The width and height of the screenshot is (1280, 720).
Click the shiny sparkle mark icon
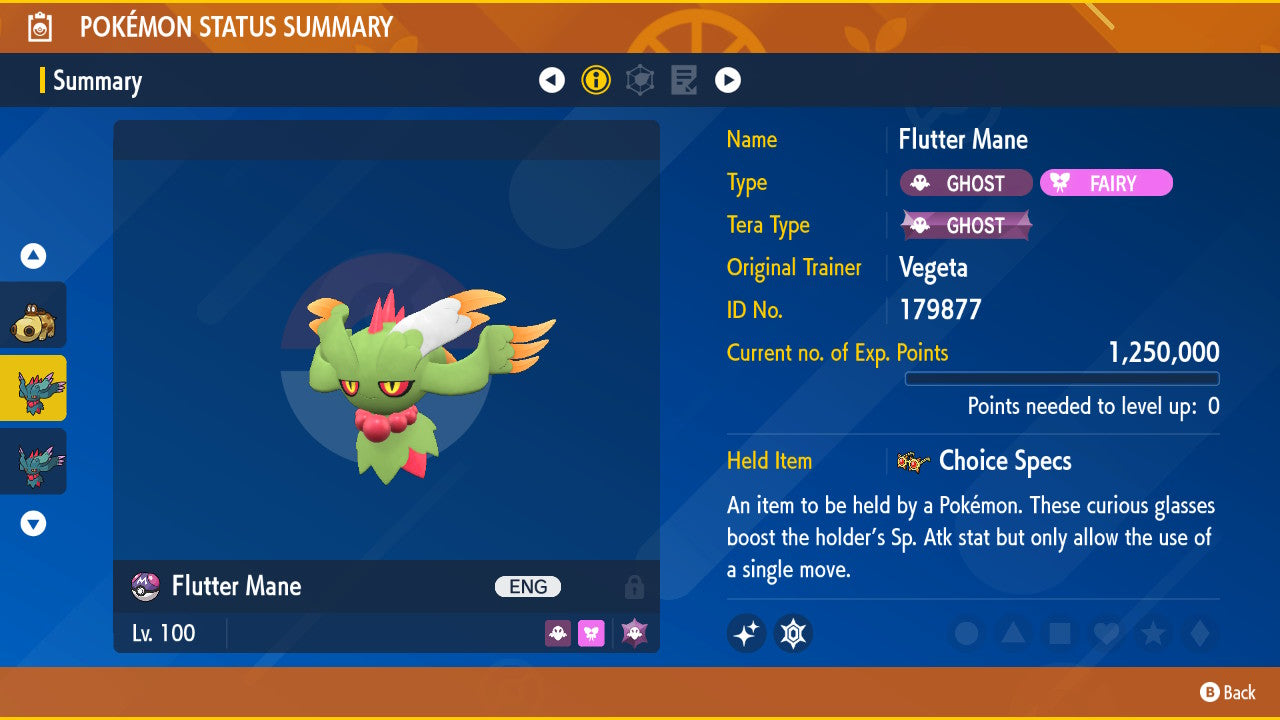(746, 634)
